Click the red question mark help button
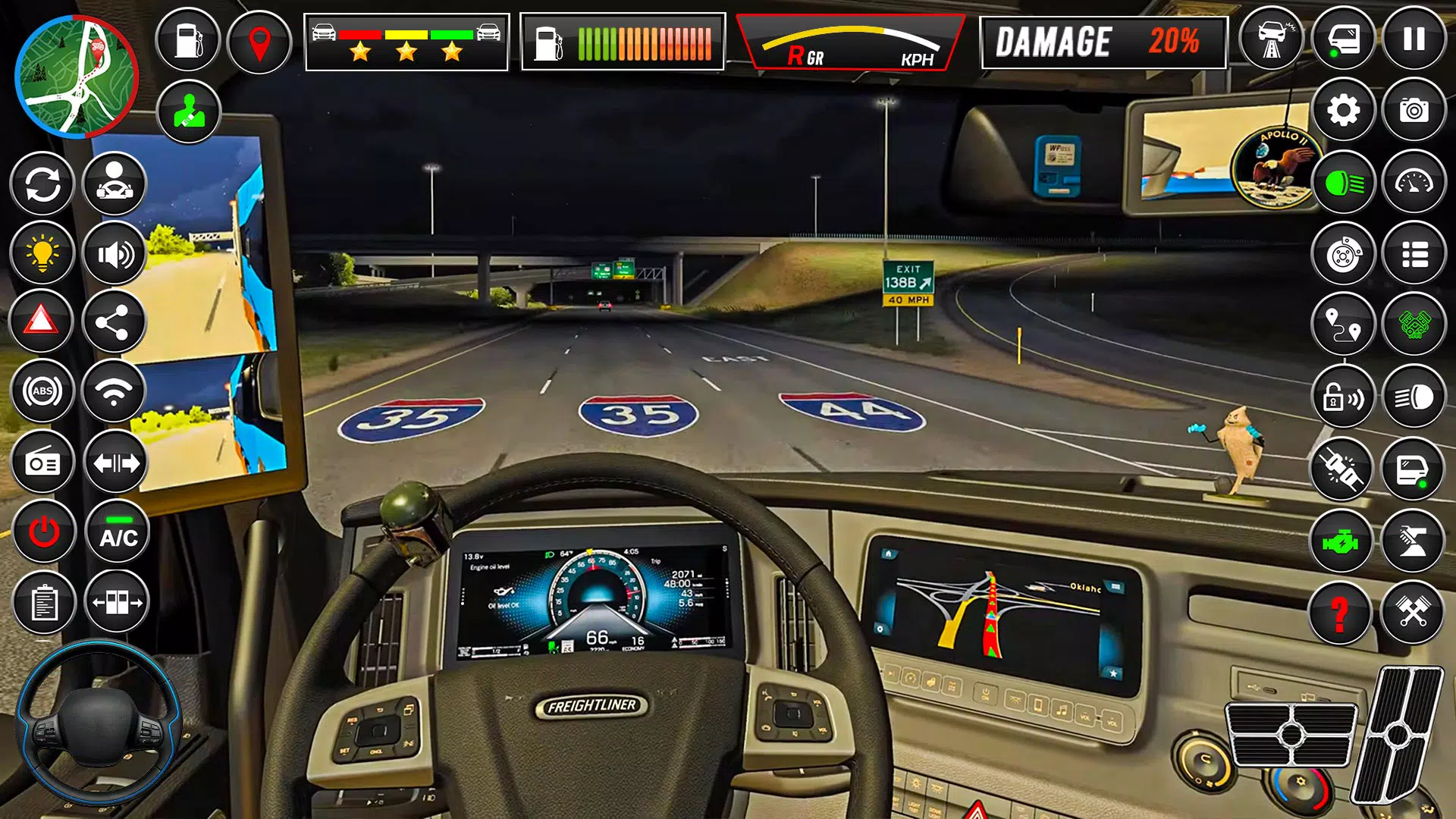Image resolution: width=1456 pixels, height=819 pixels. [x=1340, y=613]
